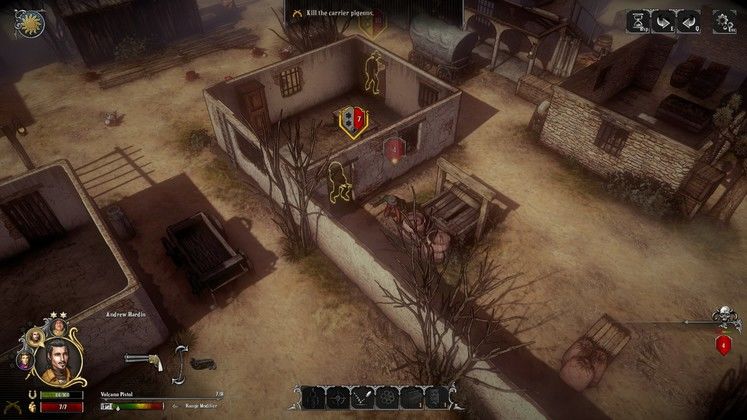
Task: Open the gear settings menu
Action: click(x=724, y=20)
